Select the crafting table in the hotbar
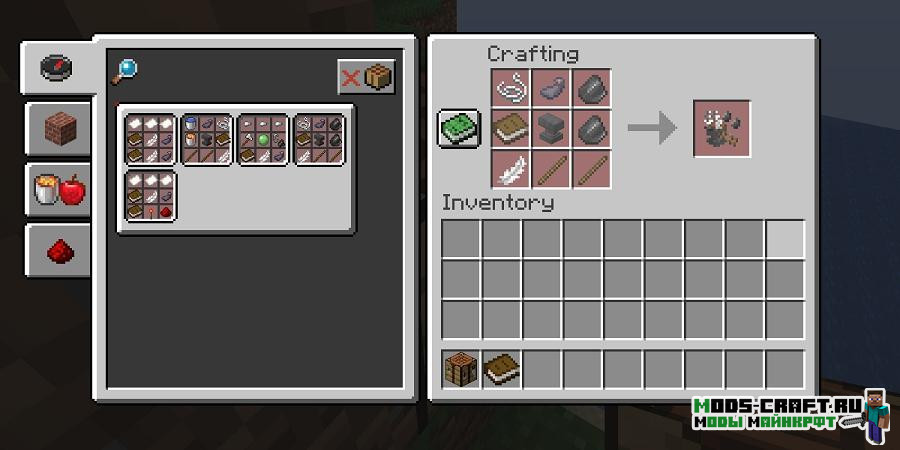The image size is (900, 450). point(462,370)
